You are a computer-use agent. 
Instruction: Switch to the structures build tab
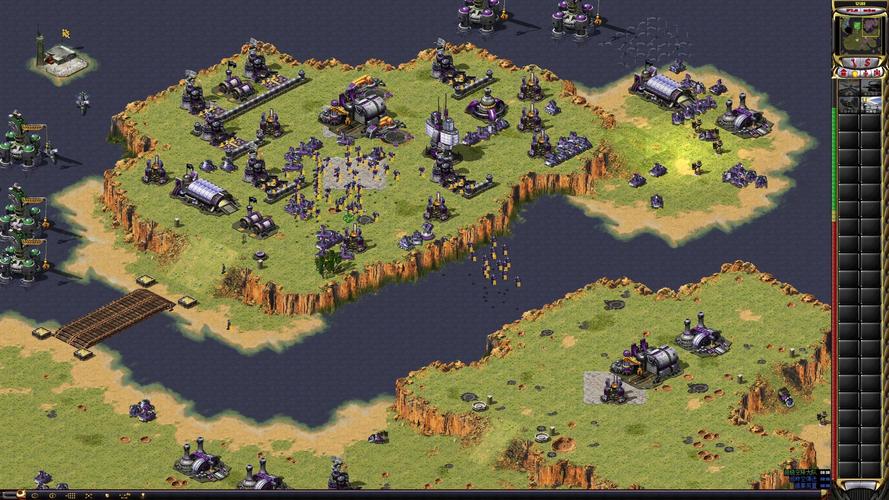click(x=844, y=73)
